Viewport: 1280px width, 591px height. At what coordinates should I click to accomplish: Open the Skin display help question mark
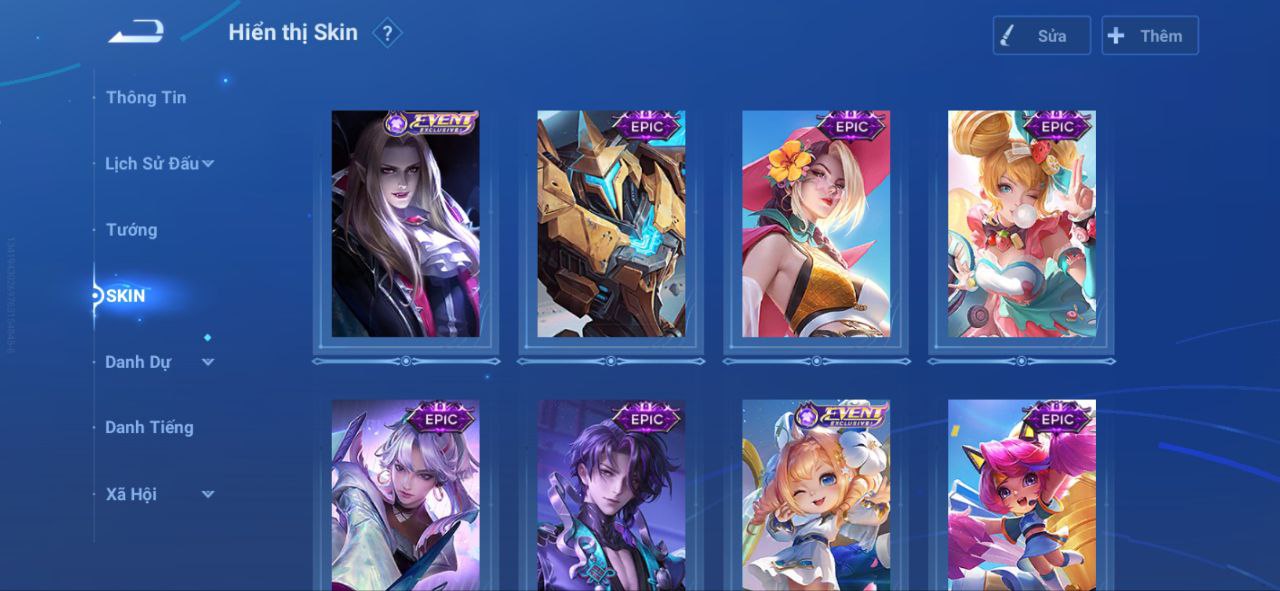387,33
